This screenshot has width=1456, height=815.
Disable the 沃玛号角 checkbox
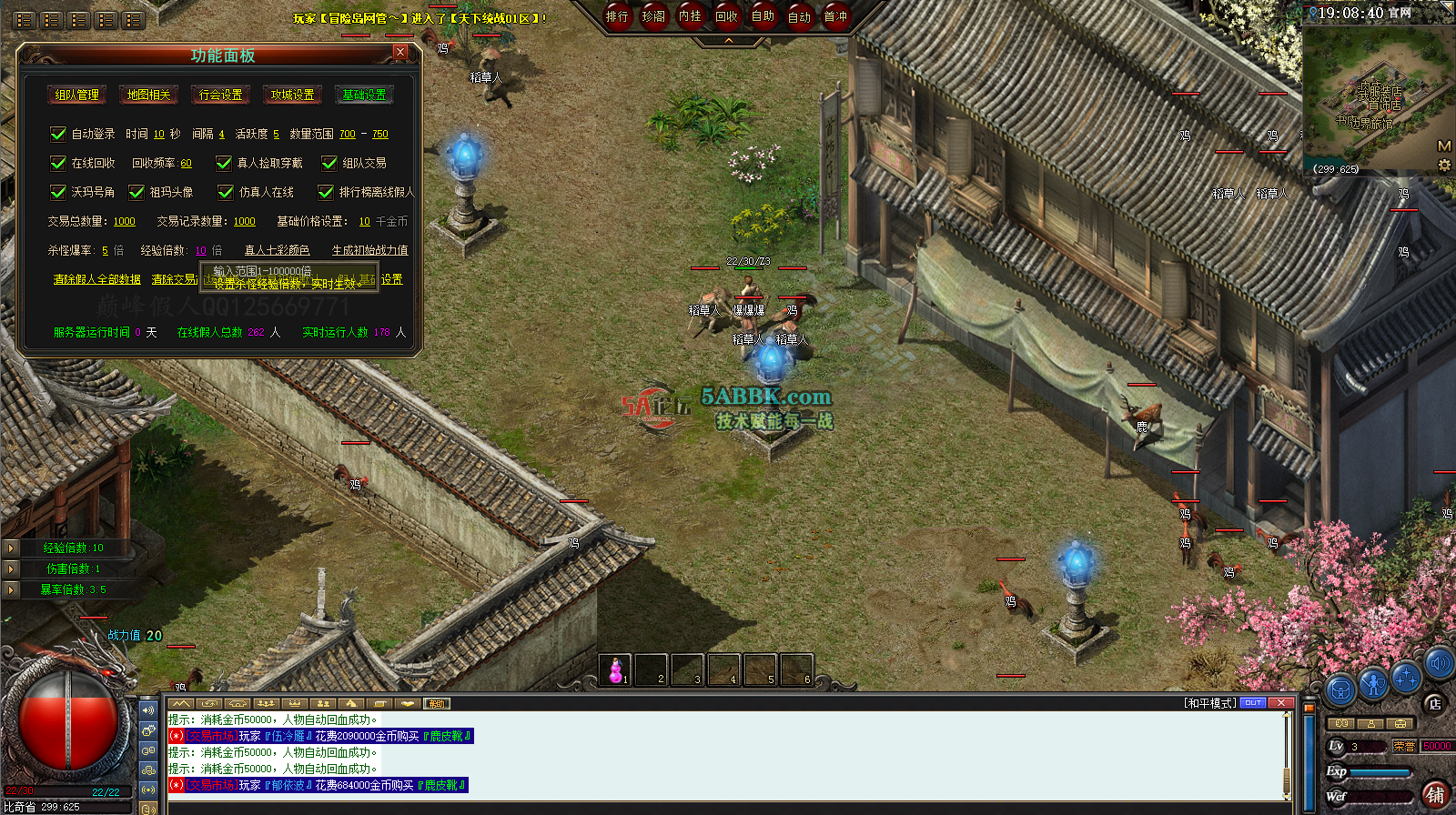[58, 193]
